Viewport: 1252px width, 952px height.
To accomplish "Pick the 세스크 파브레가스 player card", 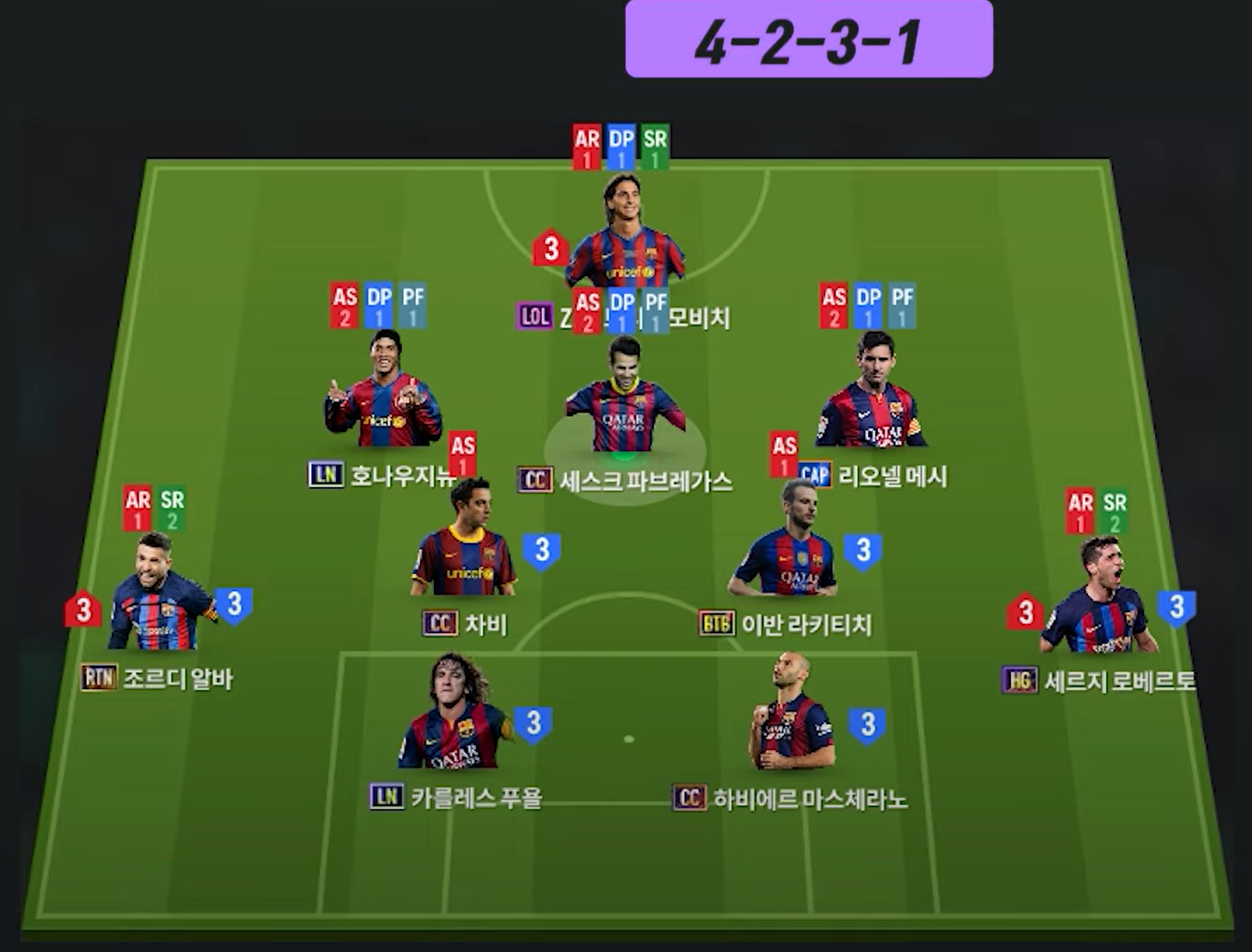I will [x=625, y=401].
